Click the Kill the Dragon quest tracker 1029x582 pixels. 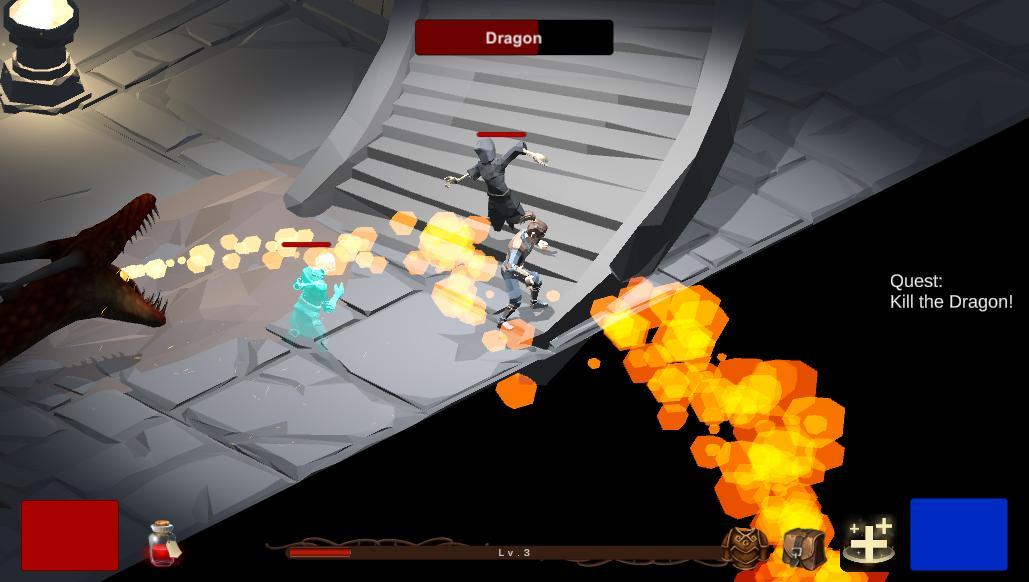coord(950,292)
